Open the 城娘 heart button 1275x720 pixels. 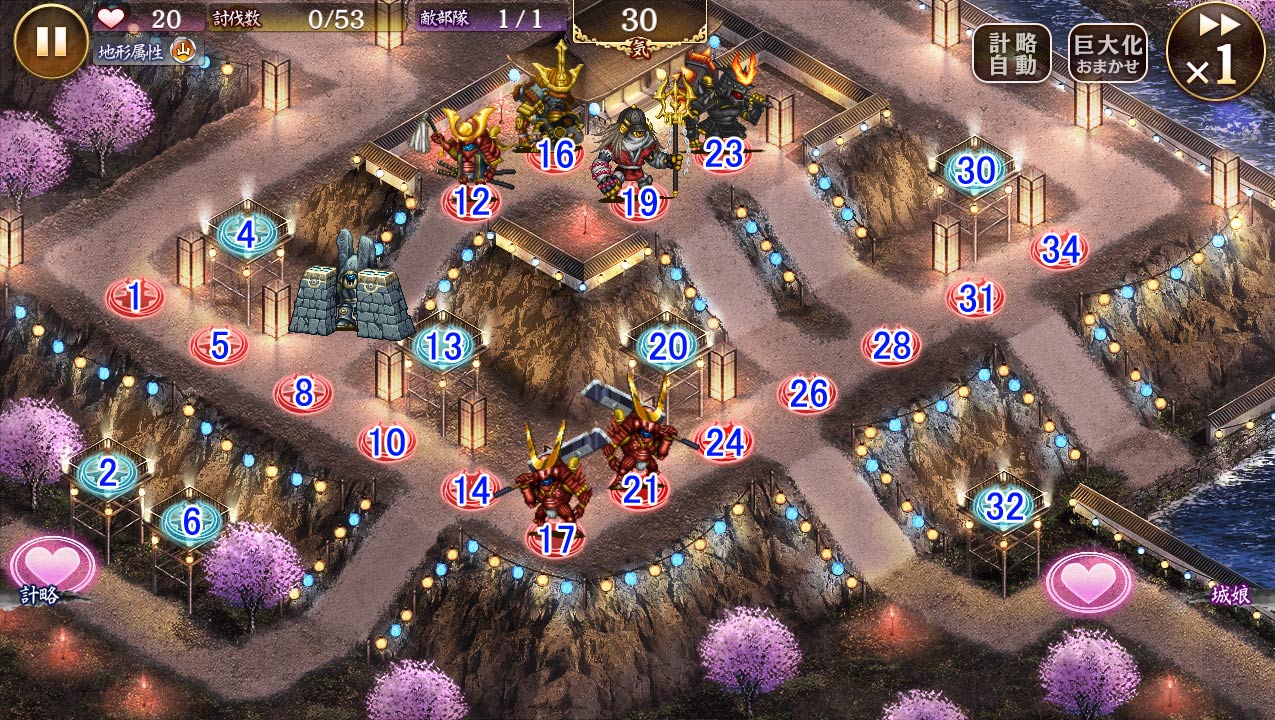pyautogui.click(x=1089, y=581)
